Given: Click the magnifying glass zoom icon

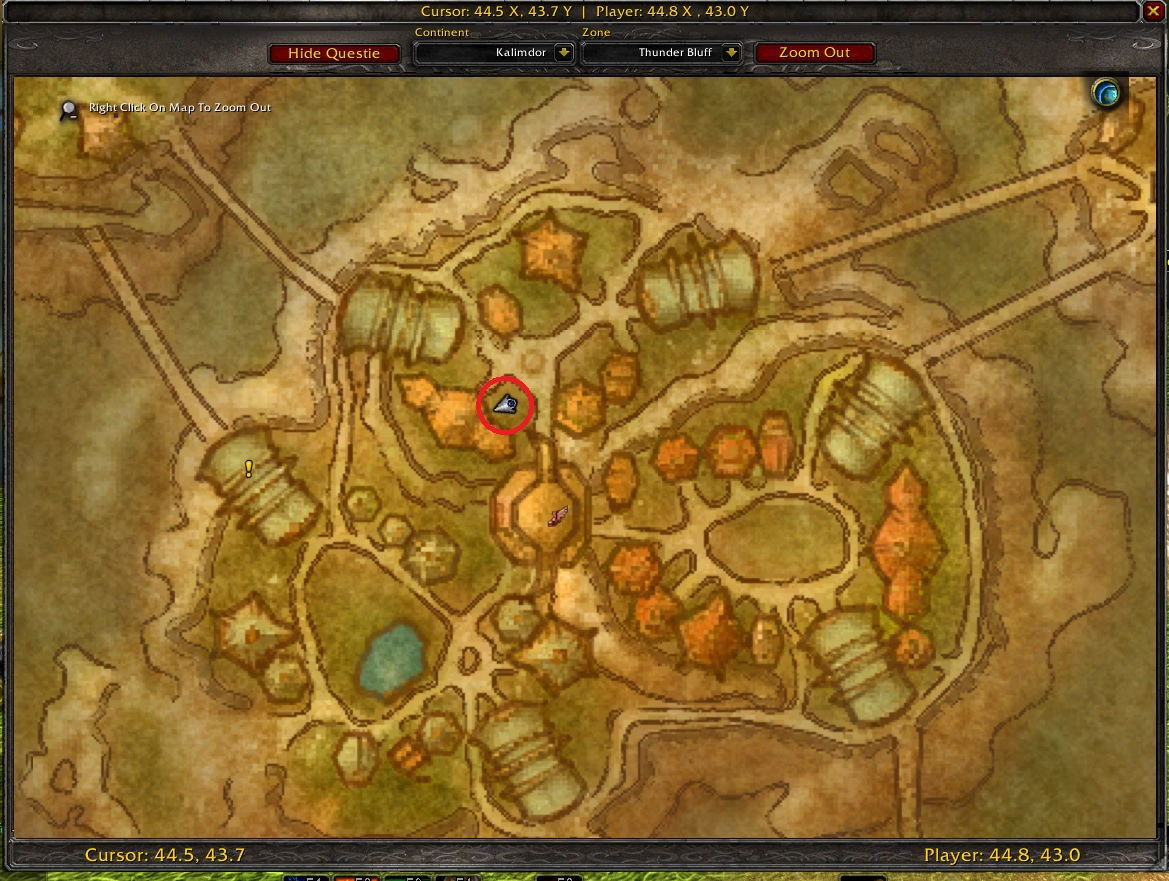Looking at the screenshot, I should coord(69,110).
